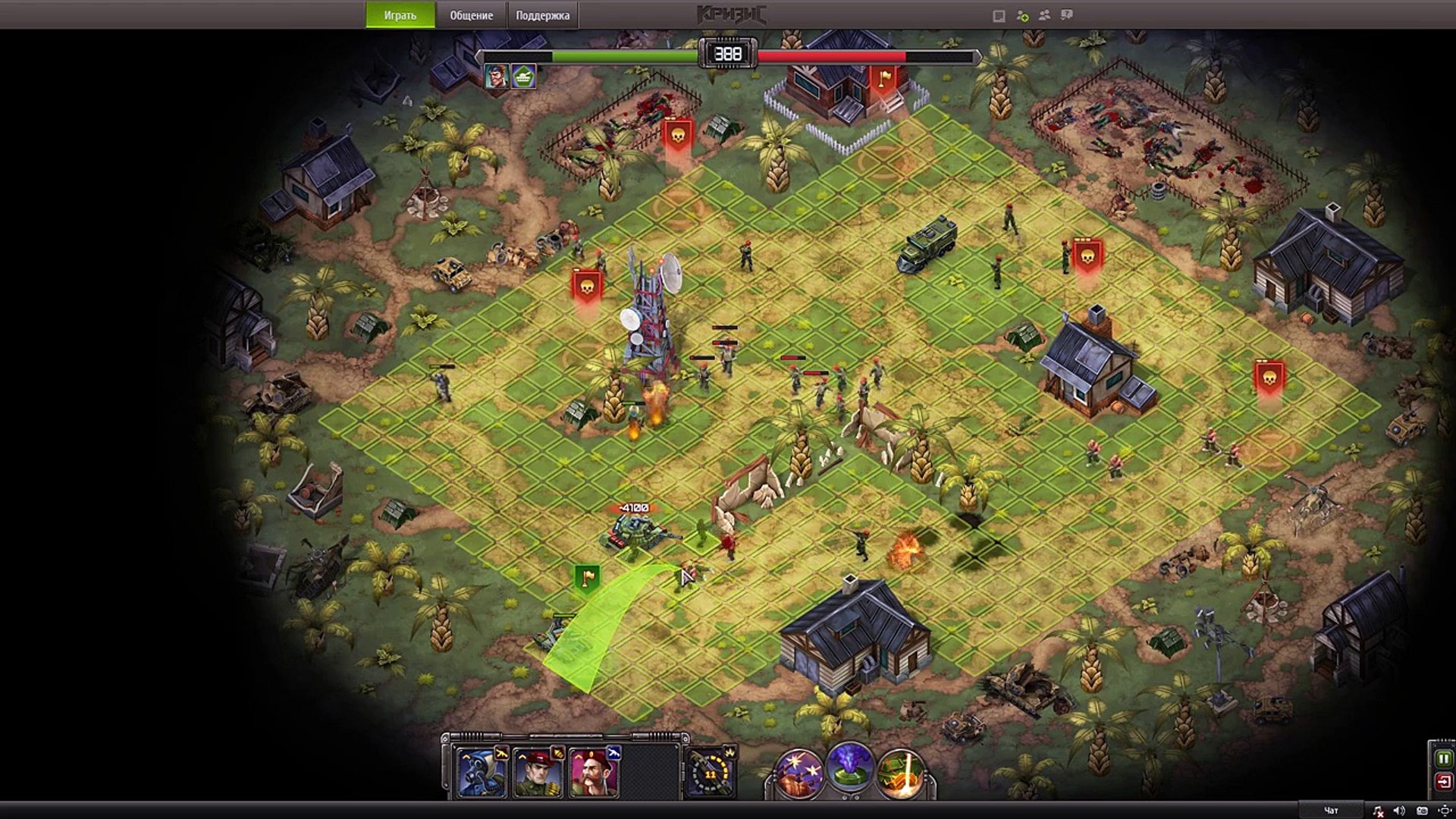Image resolution: width=1456 pixels, height=819 pixels.
Task: Open the add friend icon
Action: [x=1022, y=16]
